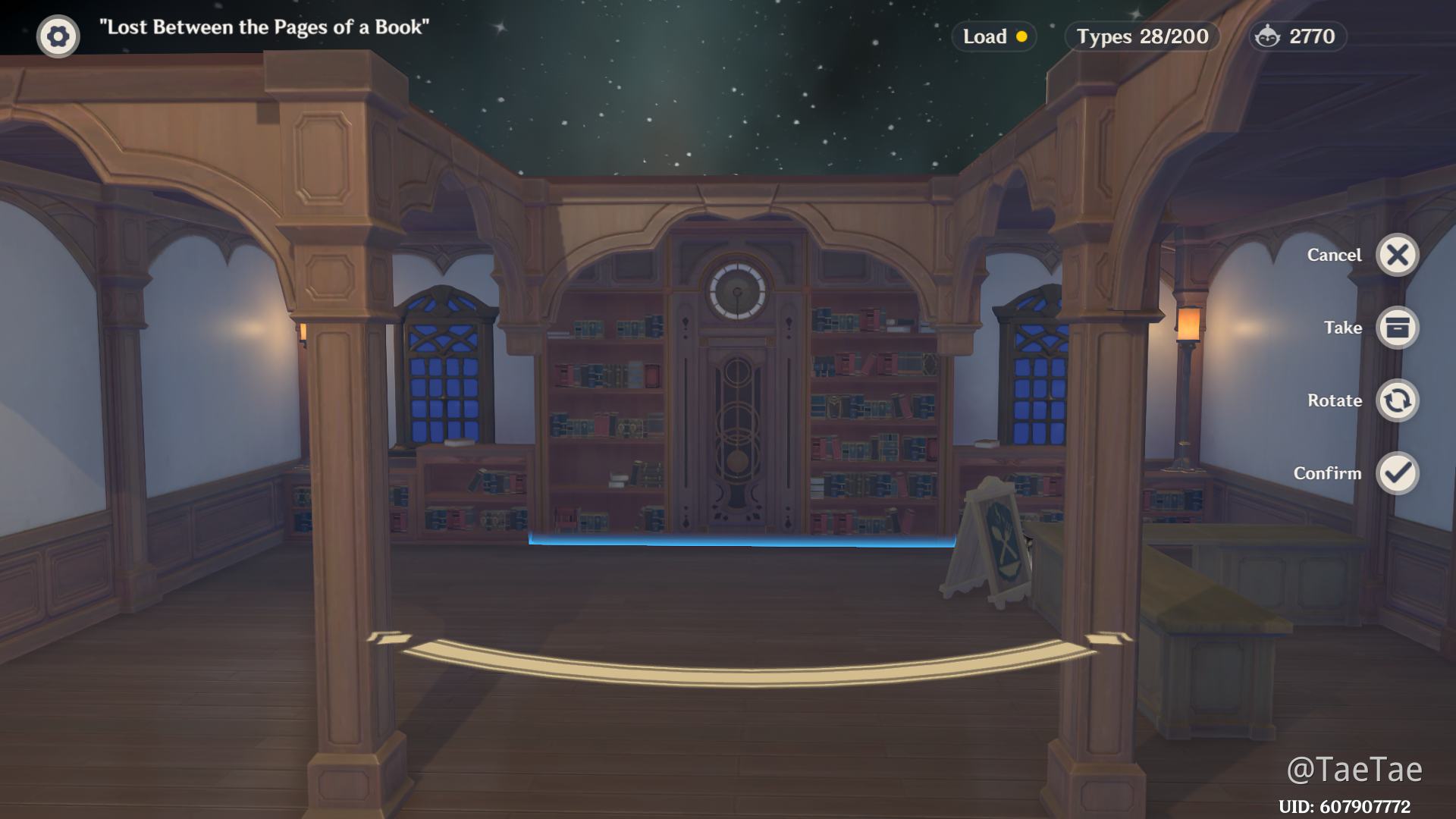The height and width of the screenshot is (819, 1456).
Task: Click the yellow notification dot on Load
Action: (x=1022, y=36)
